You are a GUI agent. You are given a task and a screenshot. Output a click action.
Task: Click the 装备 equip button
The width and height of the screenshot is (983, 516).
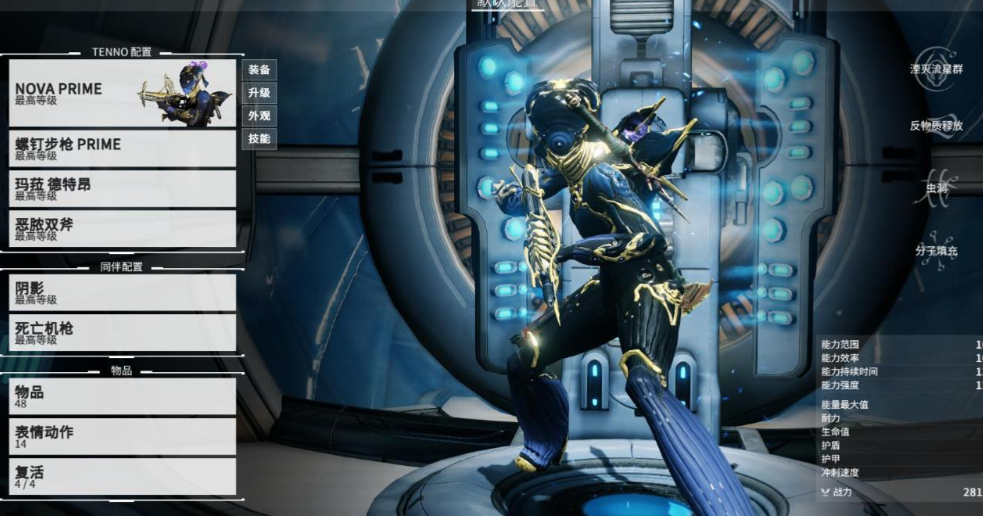259,70
